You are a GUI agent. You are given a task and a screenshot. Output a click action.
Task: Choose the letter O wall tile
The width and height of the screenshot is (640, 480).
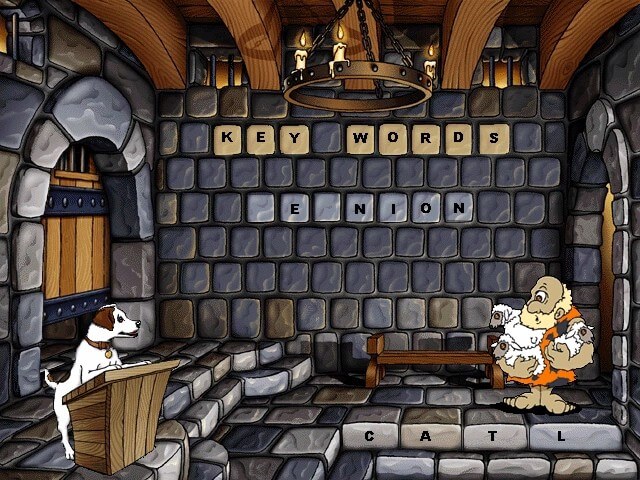pos(424,208)
